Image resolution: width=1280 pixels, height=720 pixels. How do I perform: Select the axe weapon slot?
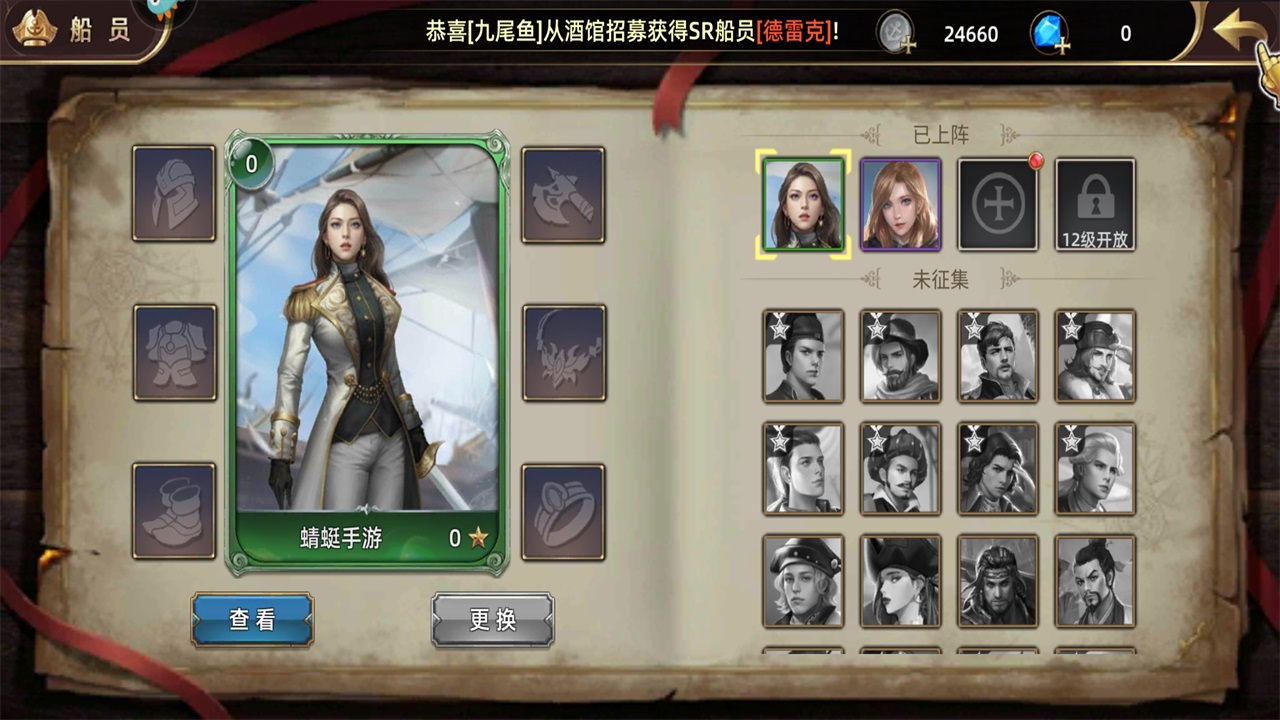(563, 196)
